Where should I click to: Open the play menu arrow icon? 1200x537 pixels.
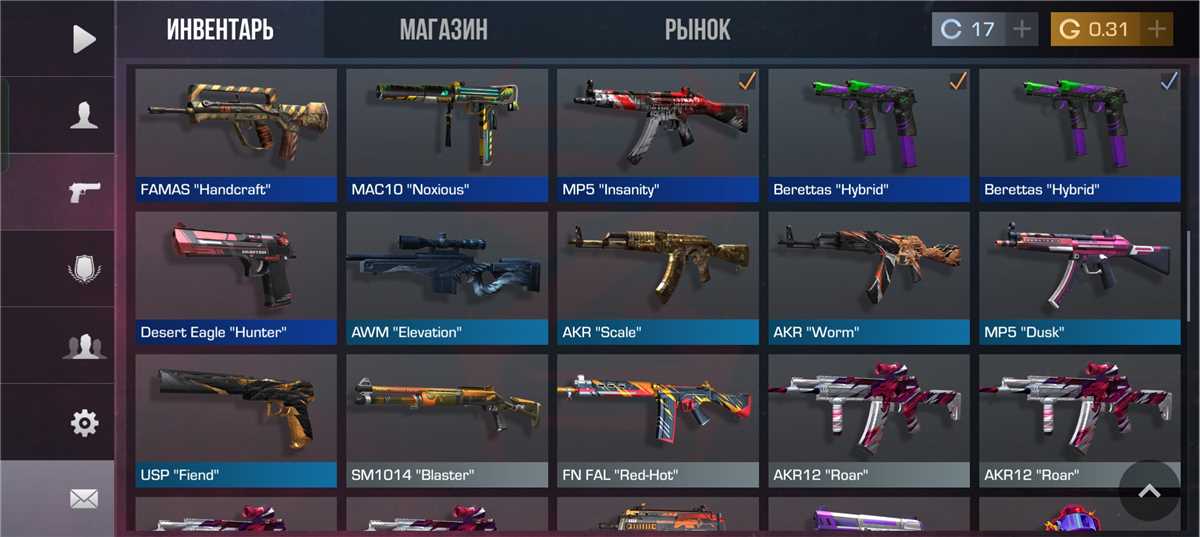(84, 39)
